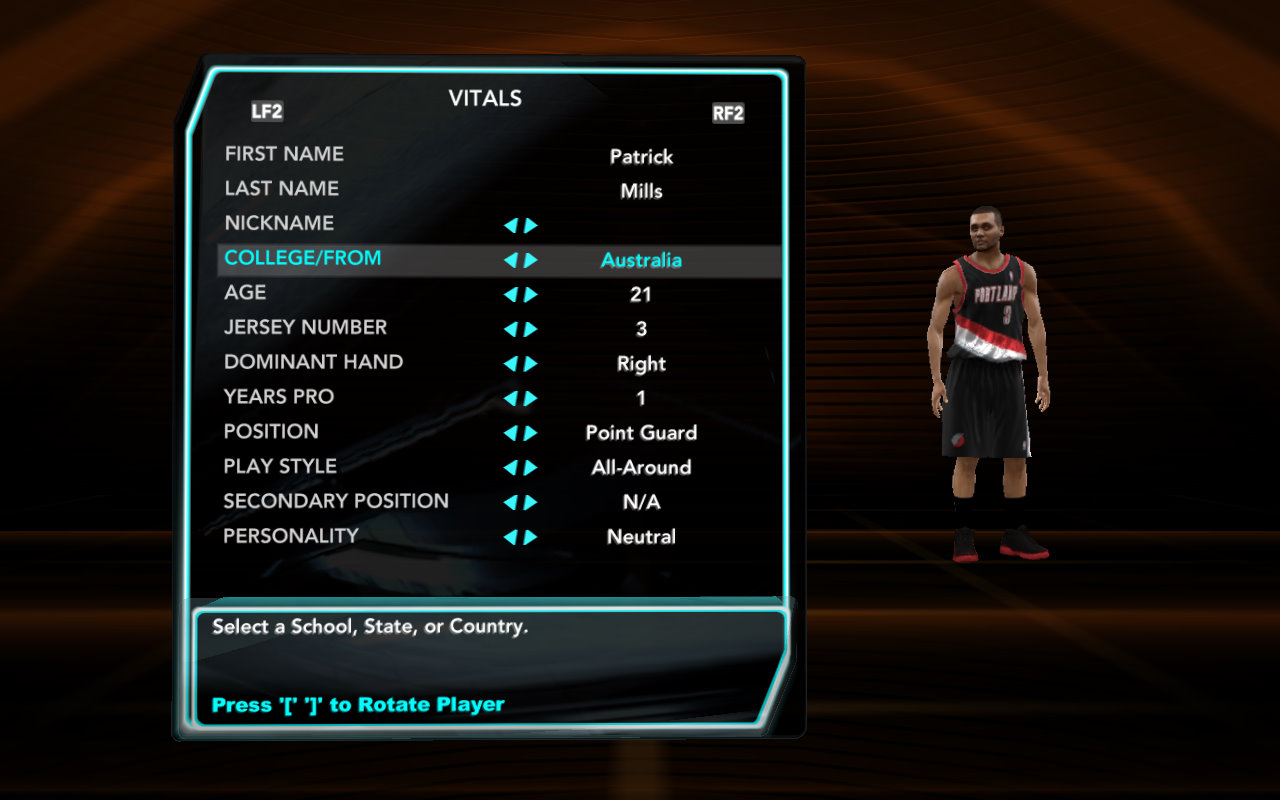Viewport: 1280px width, 800px height.
Task: Click the Age row's right arrow
Action: [531, 295]
